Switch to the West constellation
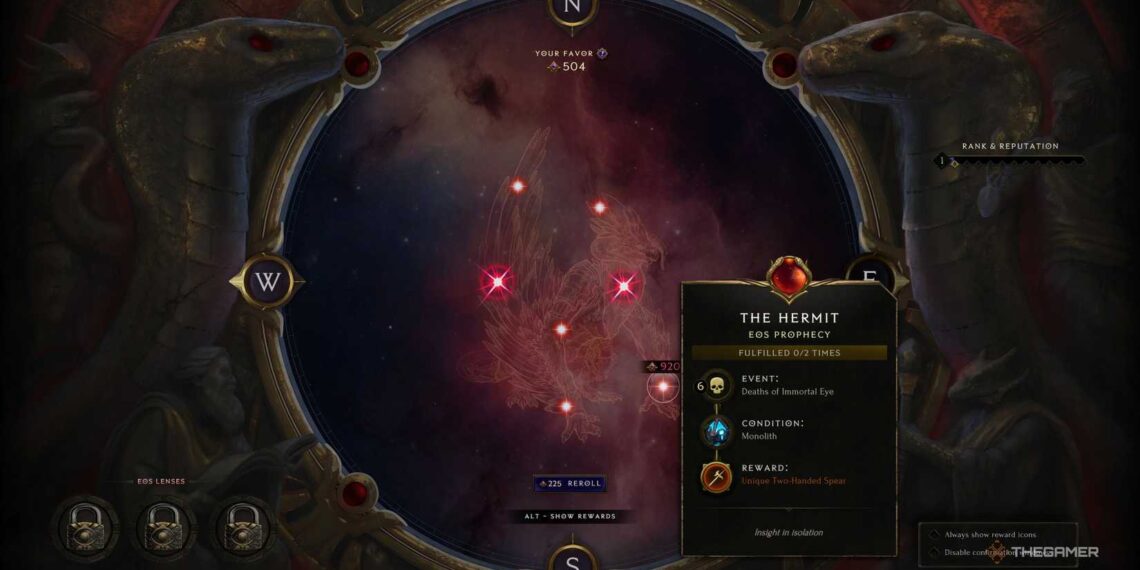The image size is (1140, 570). (267, 282)
